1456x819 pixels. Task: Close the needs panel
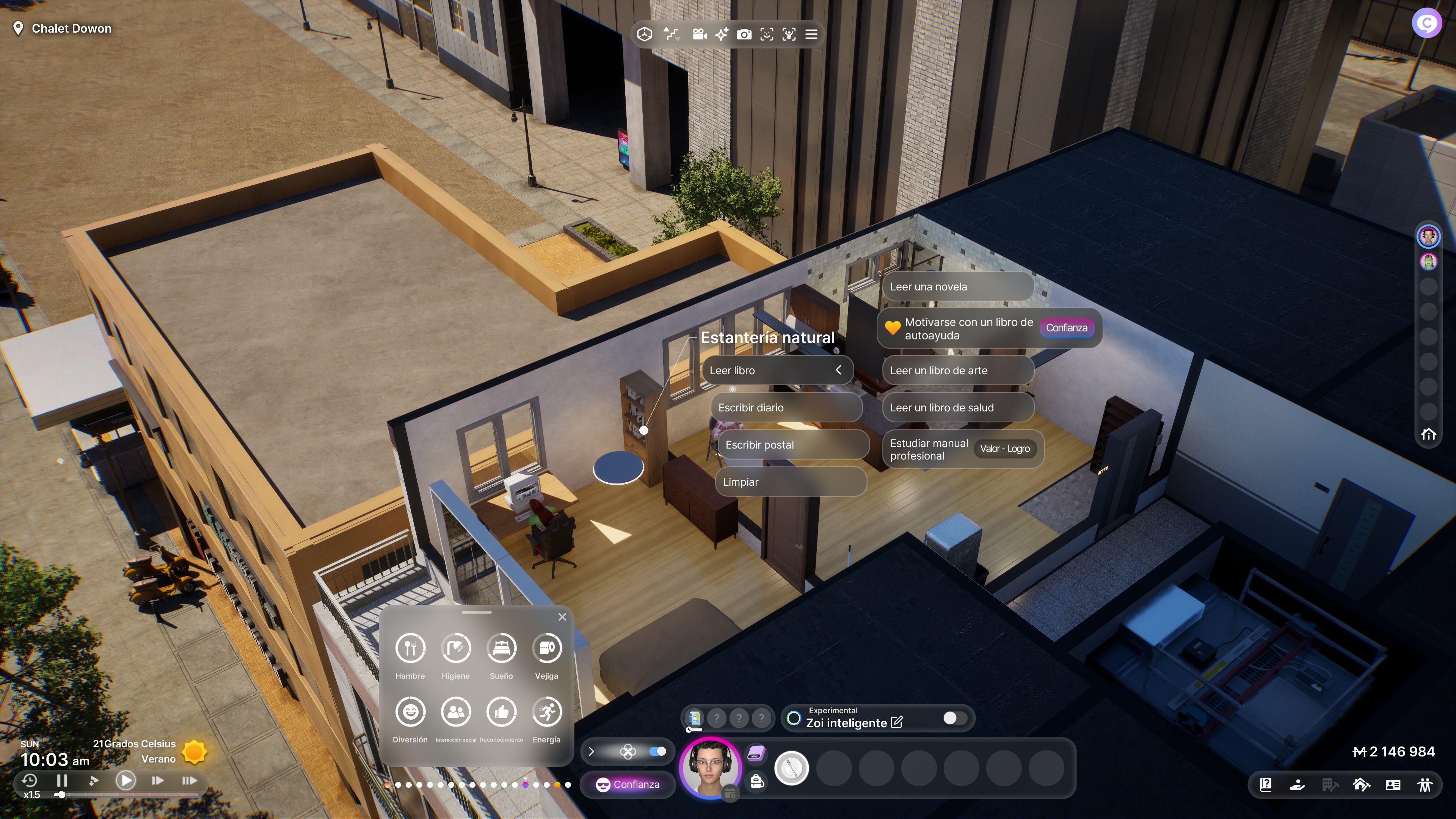coord(562,617)
